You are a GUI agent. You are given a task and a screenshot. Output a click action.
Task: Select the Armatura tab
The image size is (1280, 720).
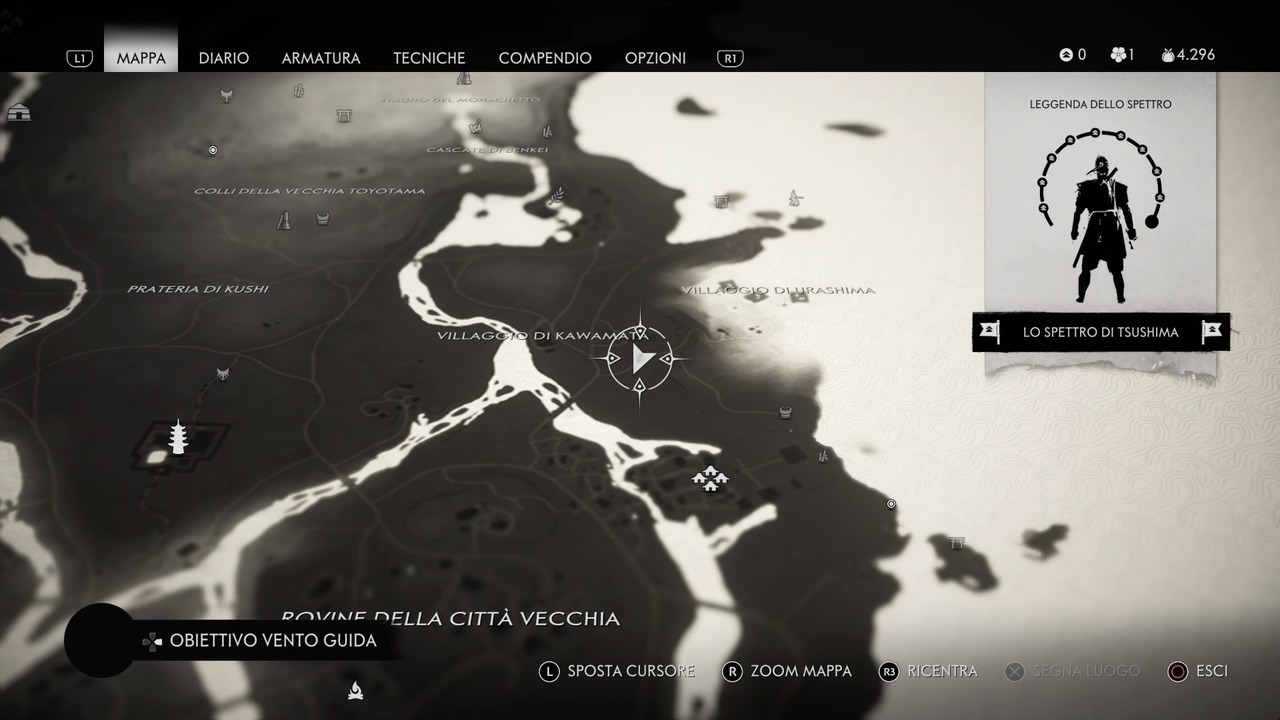point(321,58)
